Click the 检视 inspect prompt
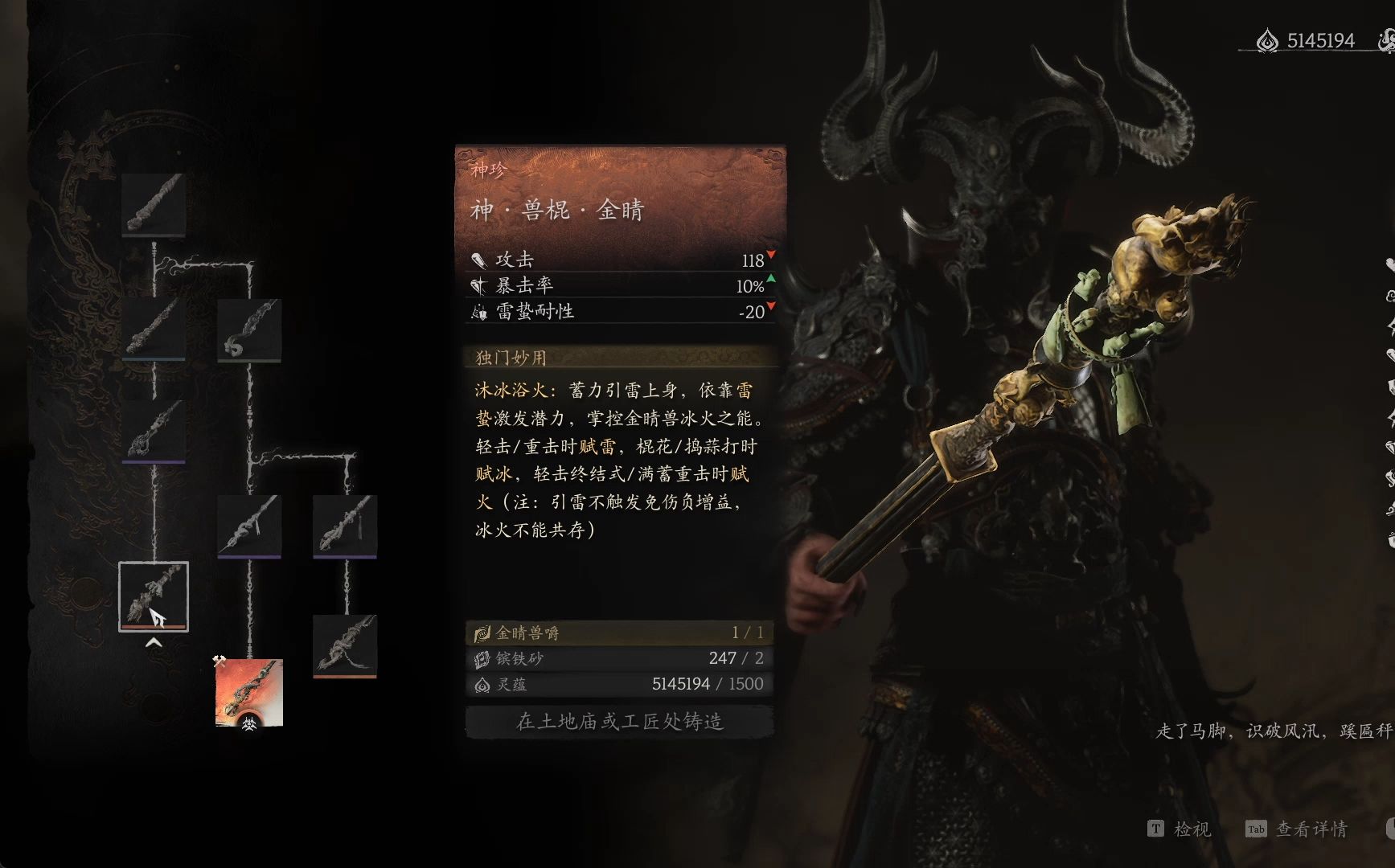Image resolution: width=1395 pixels, height=868 pixels. (x=1180, y=829)
